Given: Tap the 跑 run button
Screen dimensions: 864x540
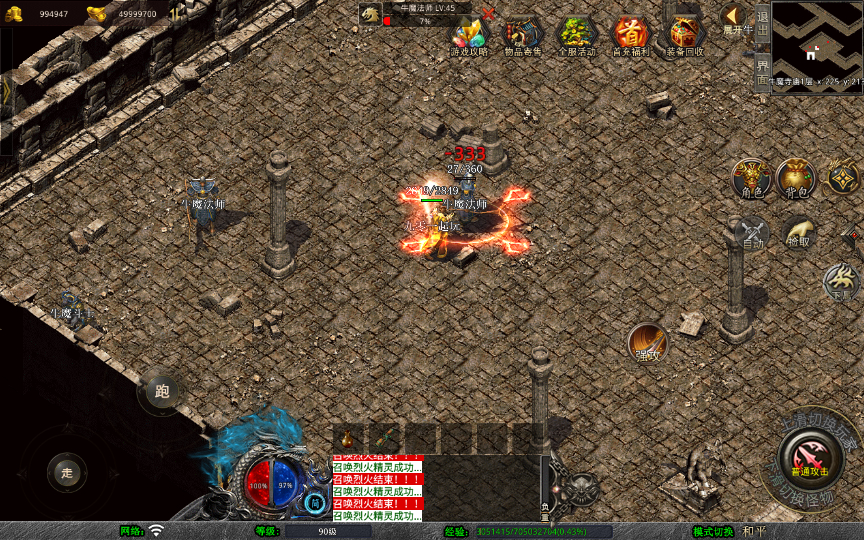Looking at the screenshot, I should [161, 392].
